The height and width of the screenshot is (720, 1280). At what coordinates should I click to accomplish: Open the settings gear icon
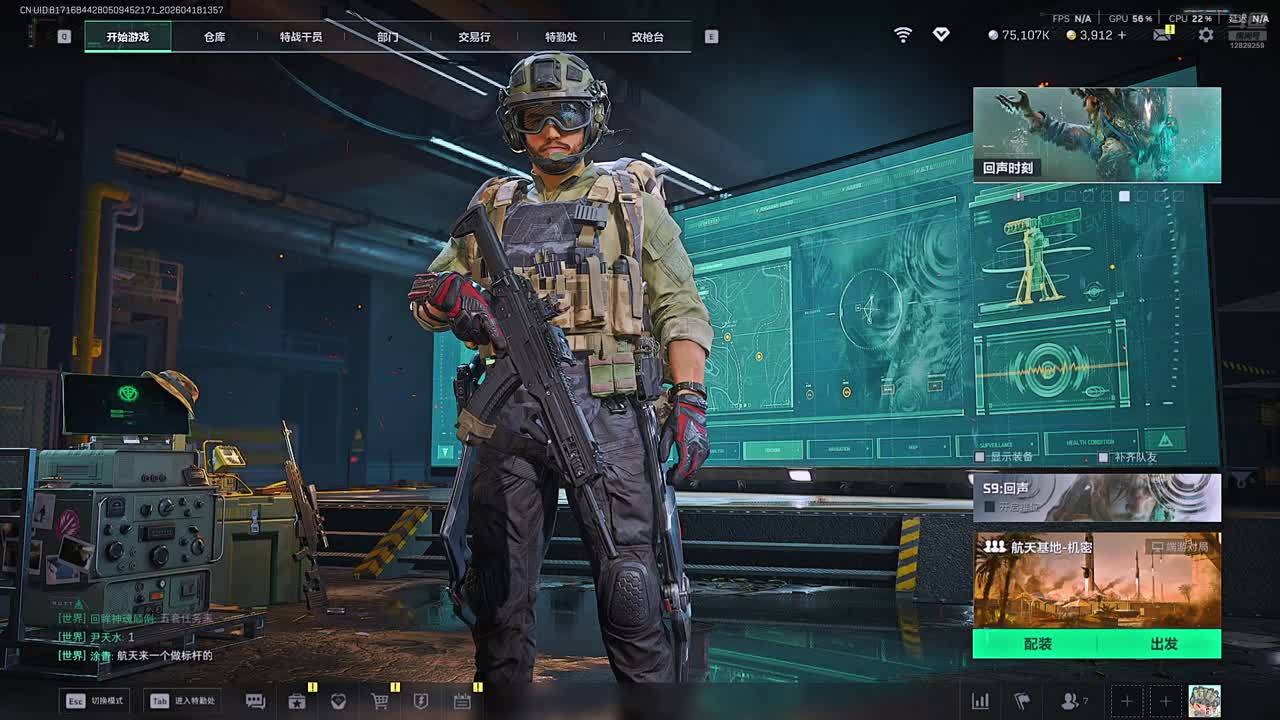coord(1206,35)
